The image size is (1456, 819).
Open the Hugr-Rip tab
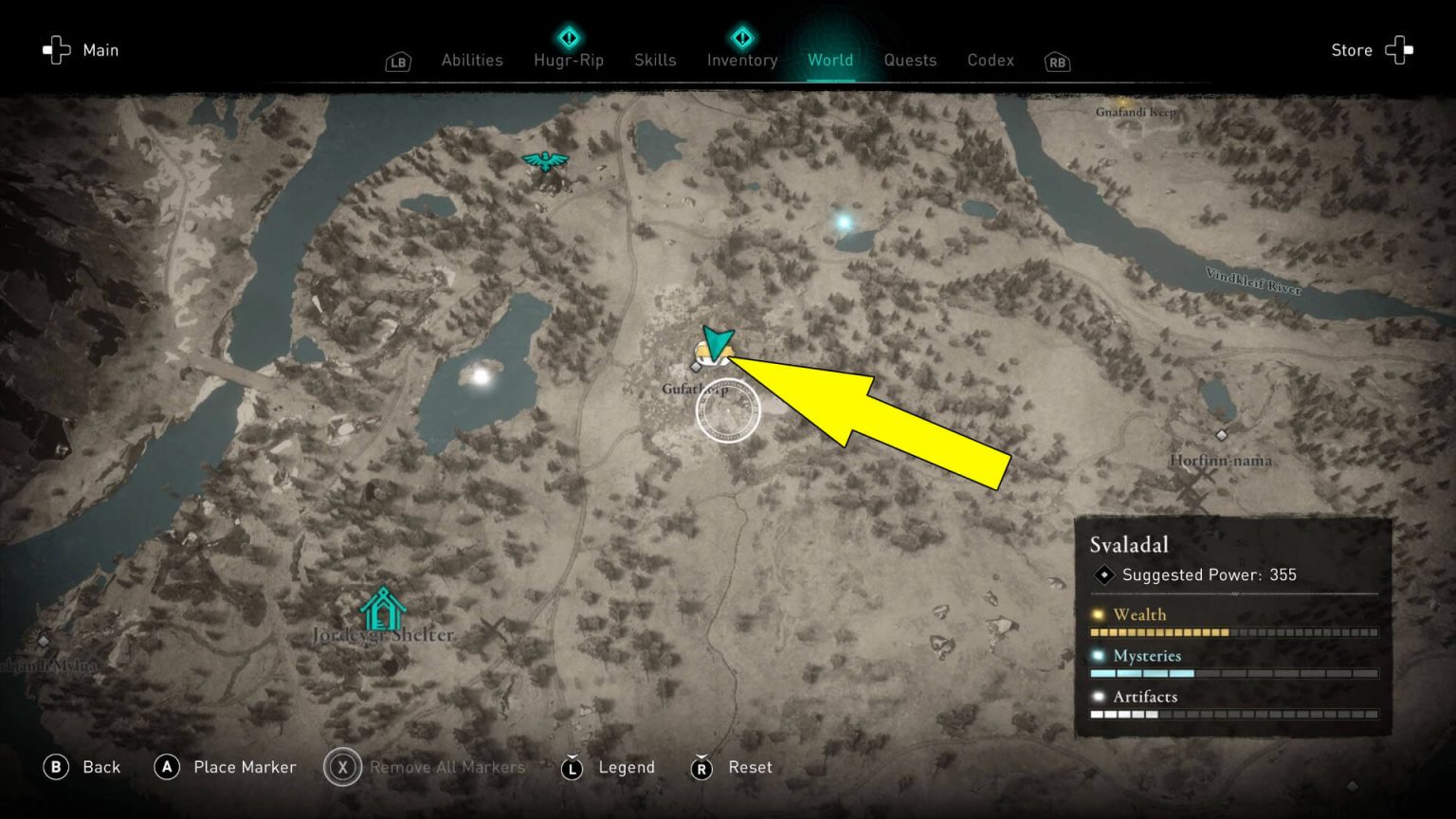pyautogui.click(x=568, y=60)
